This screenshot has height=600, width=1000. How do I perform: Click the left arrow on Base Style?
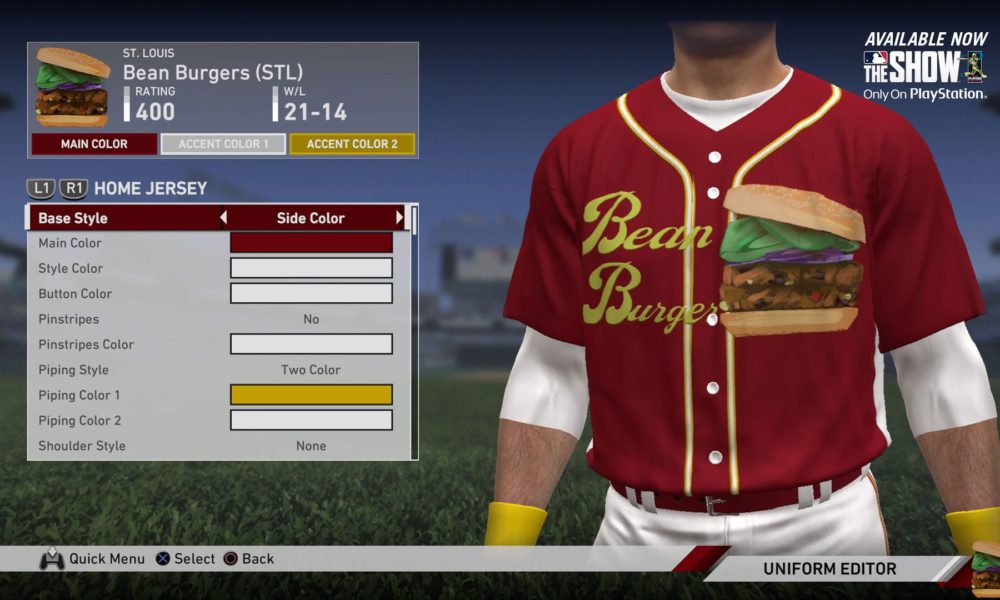click(223, 218)
